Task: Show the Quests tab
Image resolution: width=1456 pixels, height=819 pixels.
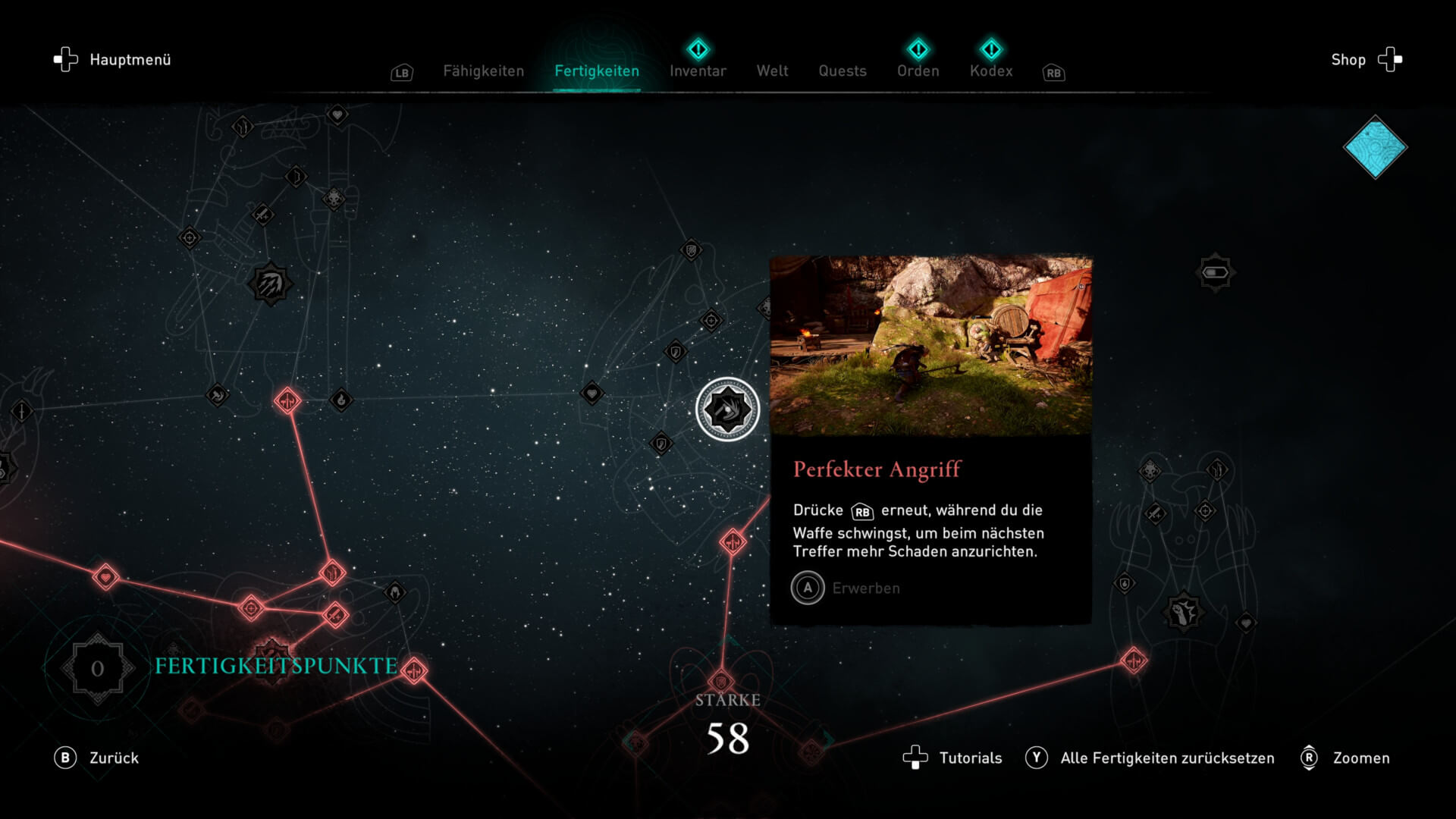Action: tap(842, 71)
